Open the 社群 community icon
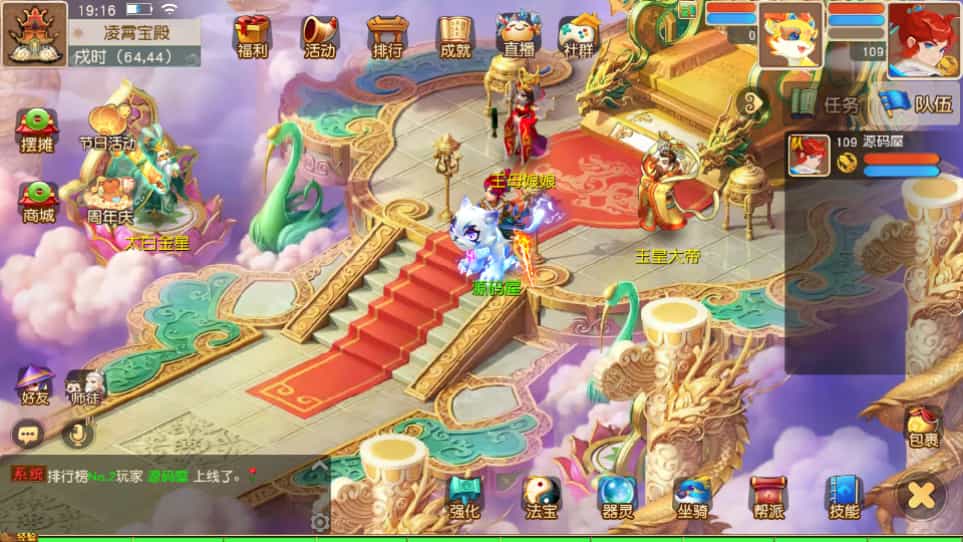 [x=577, y=36]
